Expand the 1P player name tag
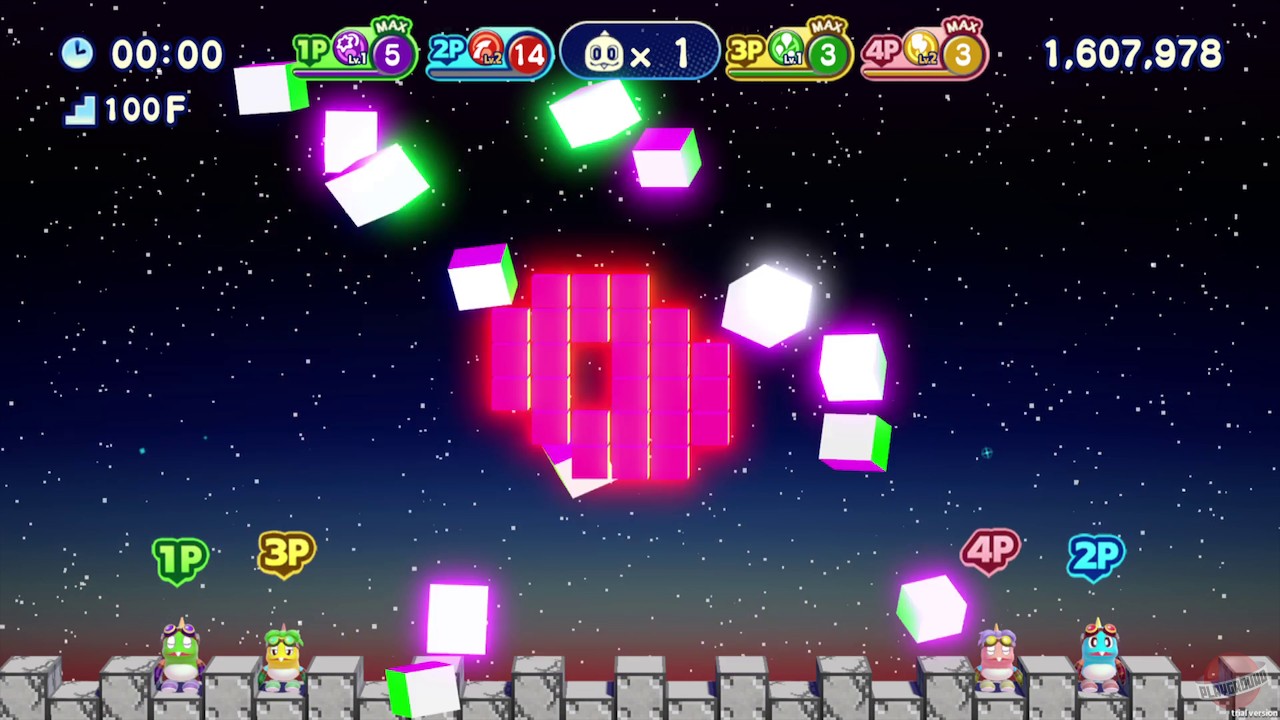Image resolution: width=1280 pixels, height=720 pixels. coord(180,559)
